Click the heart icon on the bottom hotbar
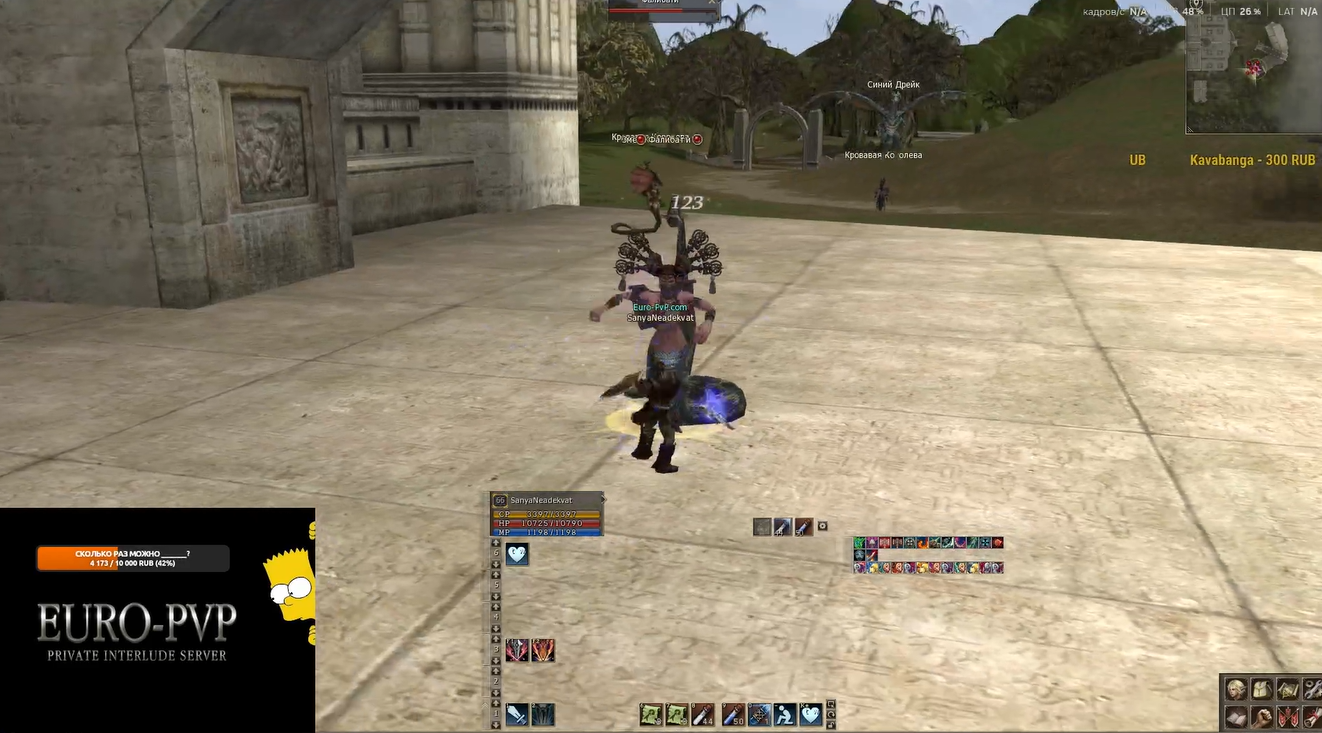 [x=811, y=714]
